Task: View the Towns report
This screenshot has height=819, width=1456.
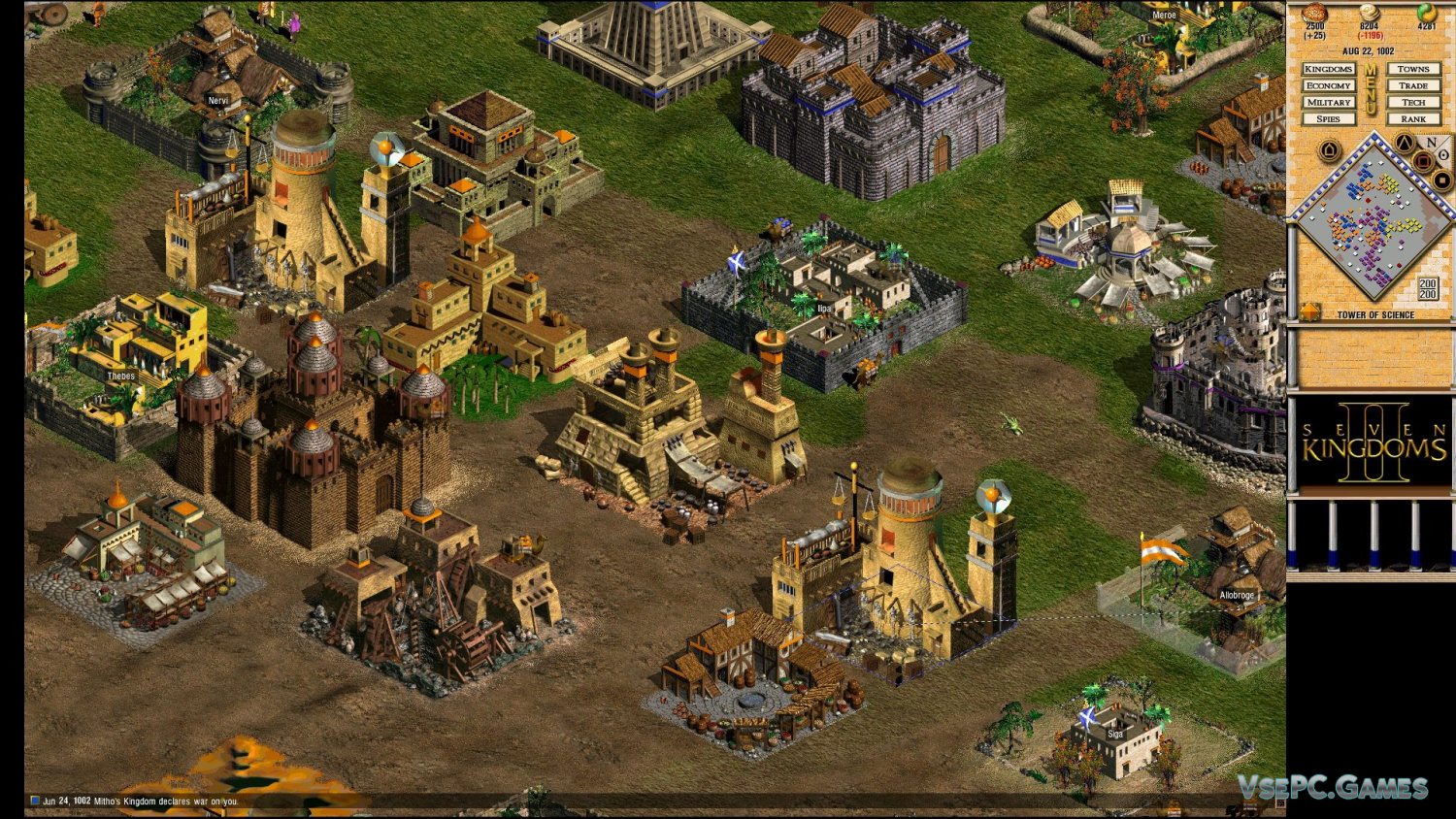Action: tap(1412, 70)
